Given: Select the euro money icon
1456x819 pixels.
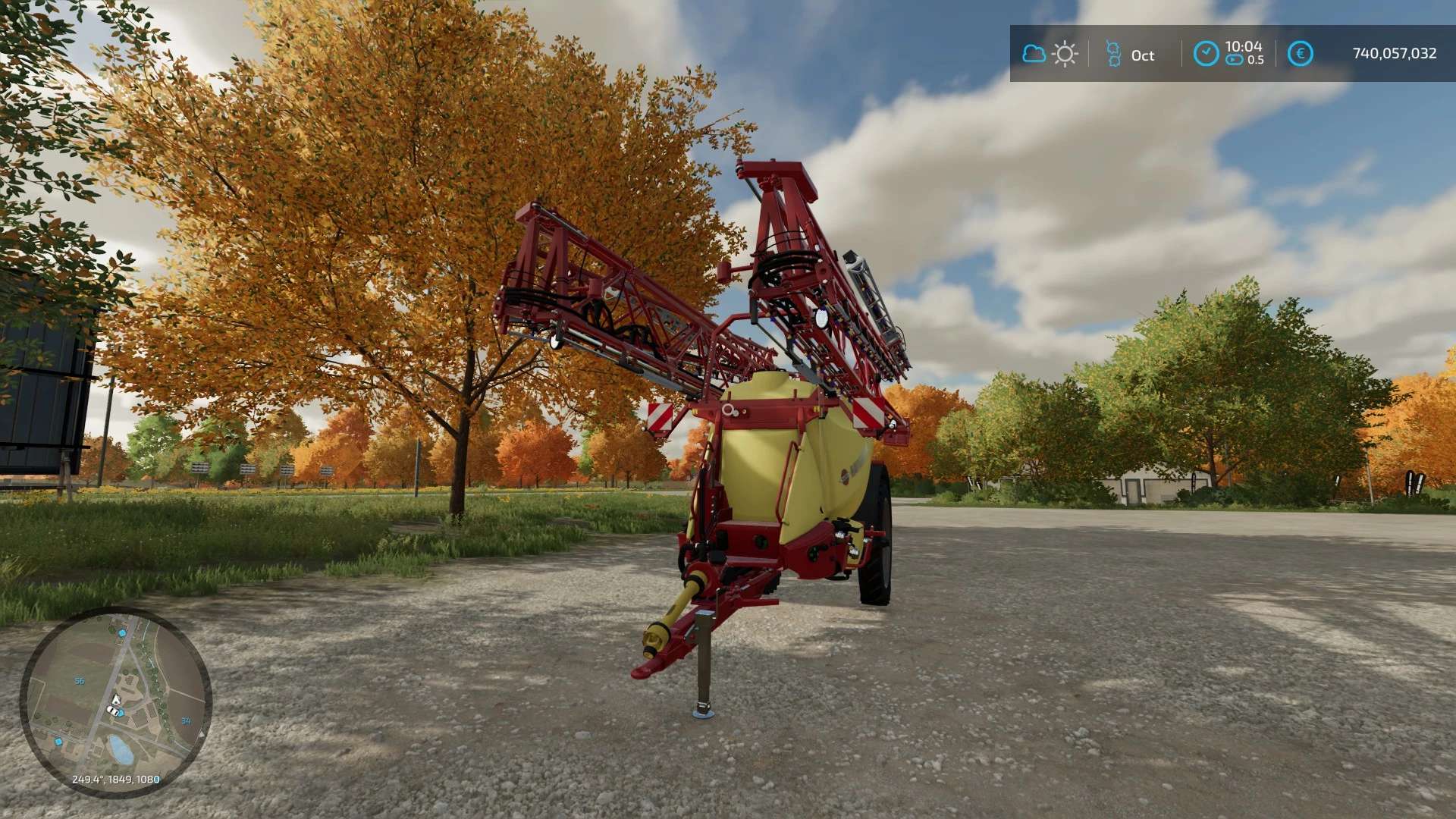Looking at the screenshot, I should 1300,54.
